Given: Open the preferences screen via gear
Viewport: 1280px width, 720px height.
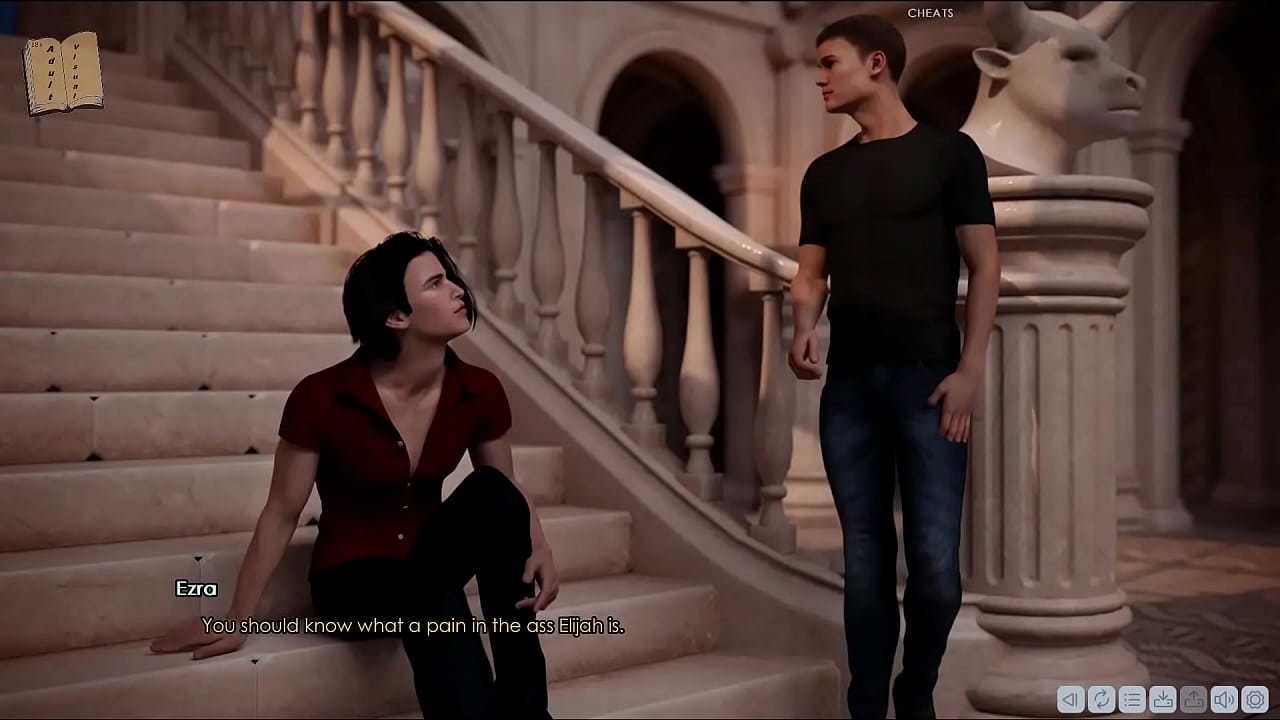Looking at the screenshot, I should 1255,700.
